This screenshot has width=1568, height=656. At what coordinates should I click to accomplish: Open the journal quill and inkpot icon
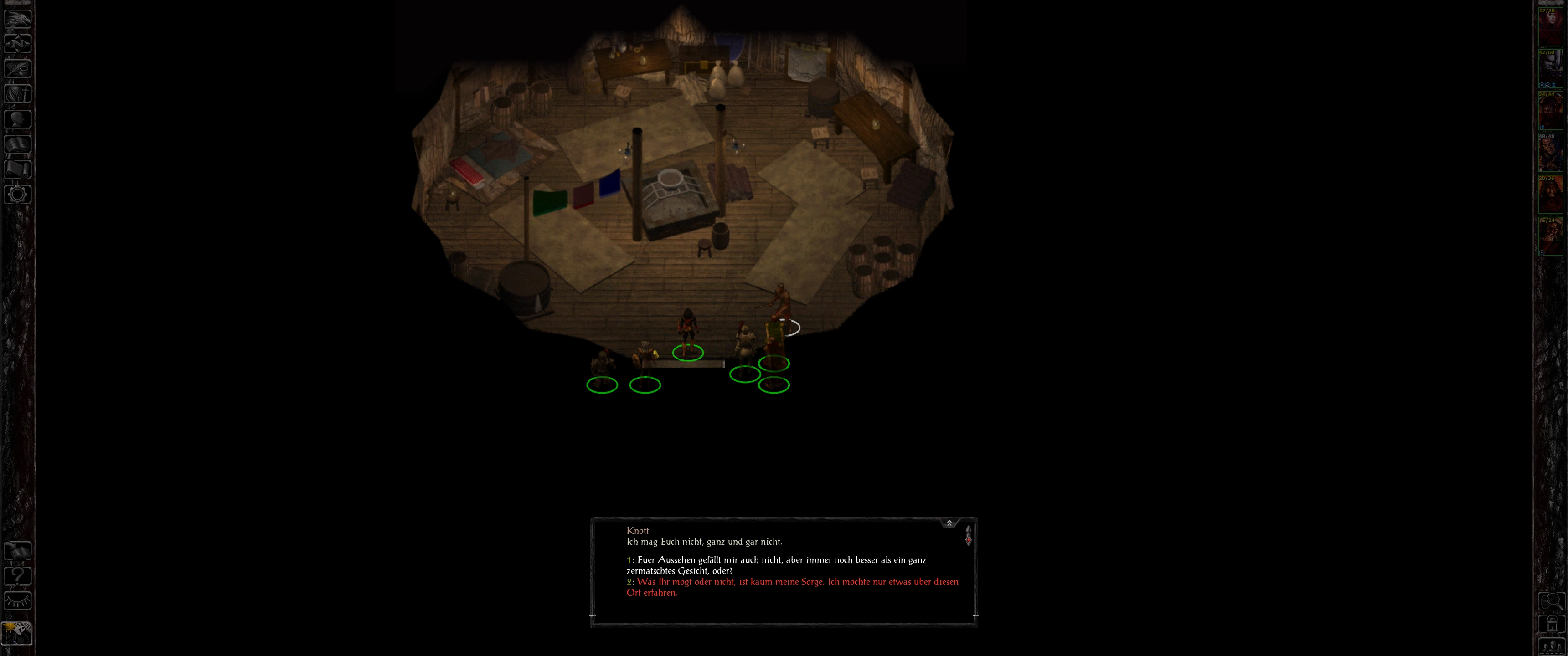(18, 68)
